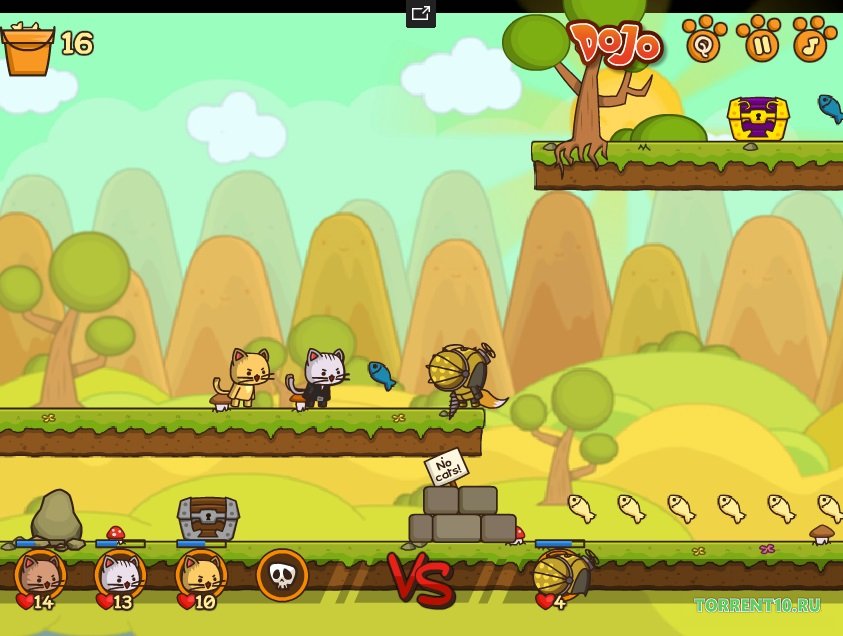843x636 pixels.
Task: Click the fish bucket icon
Action: (x=27, y=49)
